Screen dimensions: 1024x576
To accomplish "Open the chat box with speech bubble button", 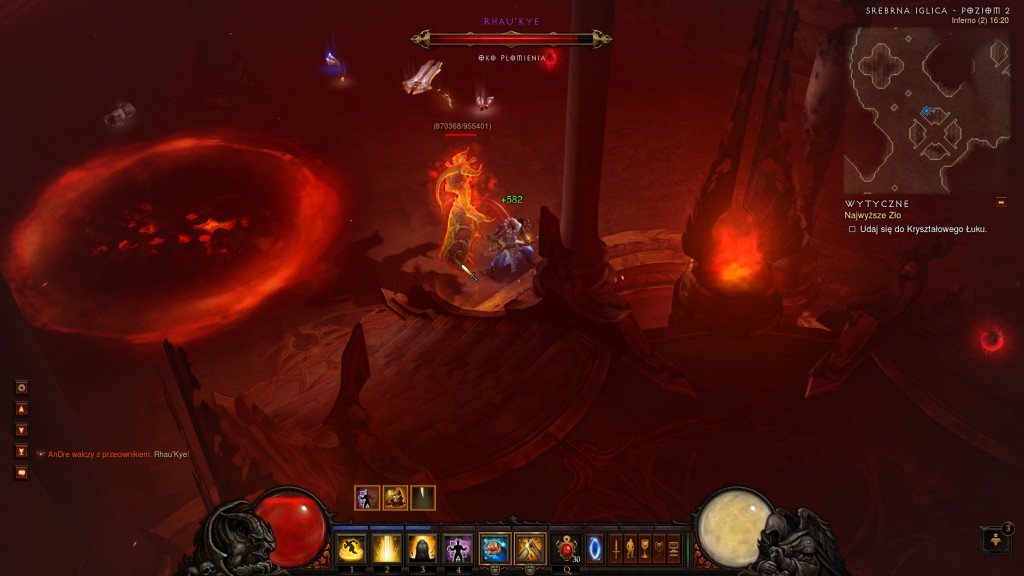I will 21,473.
